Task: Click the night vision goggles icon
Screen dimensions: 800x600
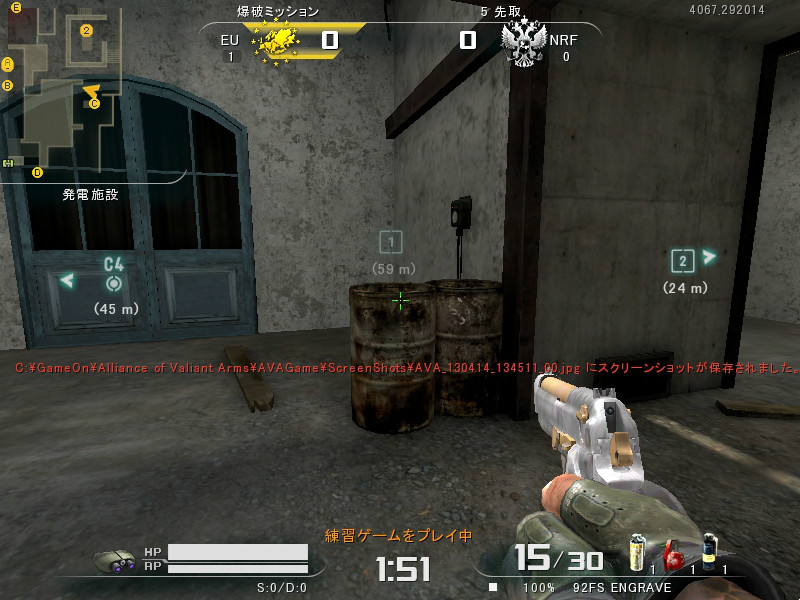Action: (x=118, y=561)
